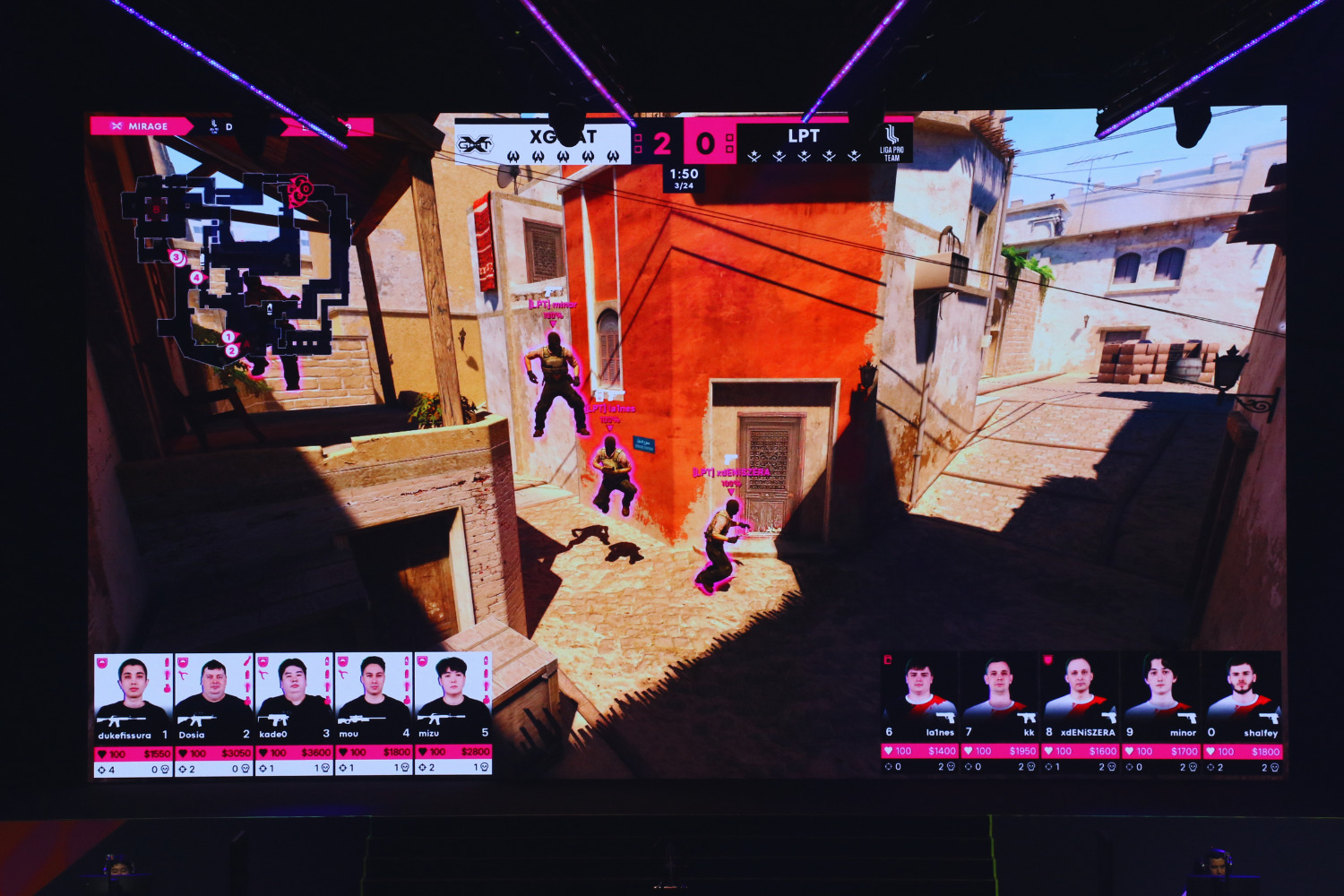
Task: Select the crossed-swords icon next to MIRAGE label
Action: [115, 126]
